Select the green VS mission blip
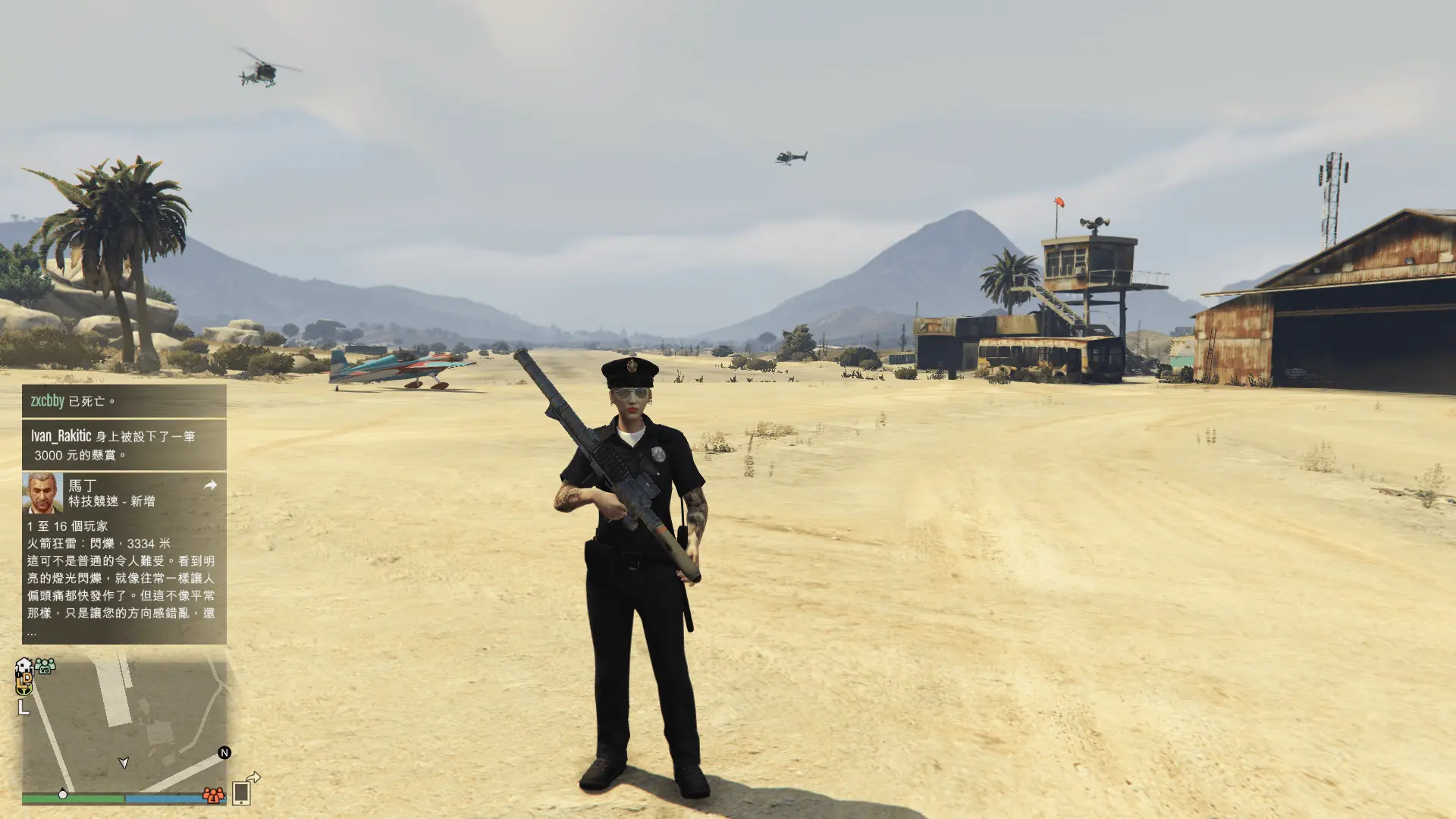 coord(45,667)
